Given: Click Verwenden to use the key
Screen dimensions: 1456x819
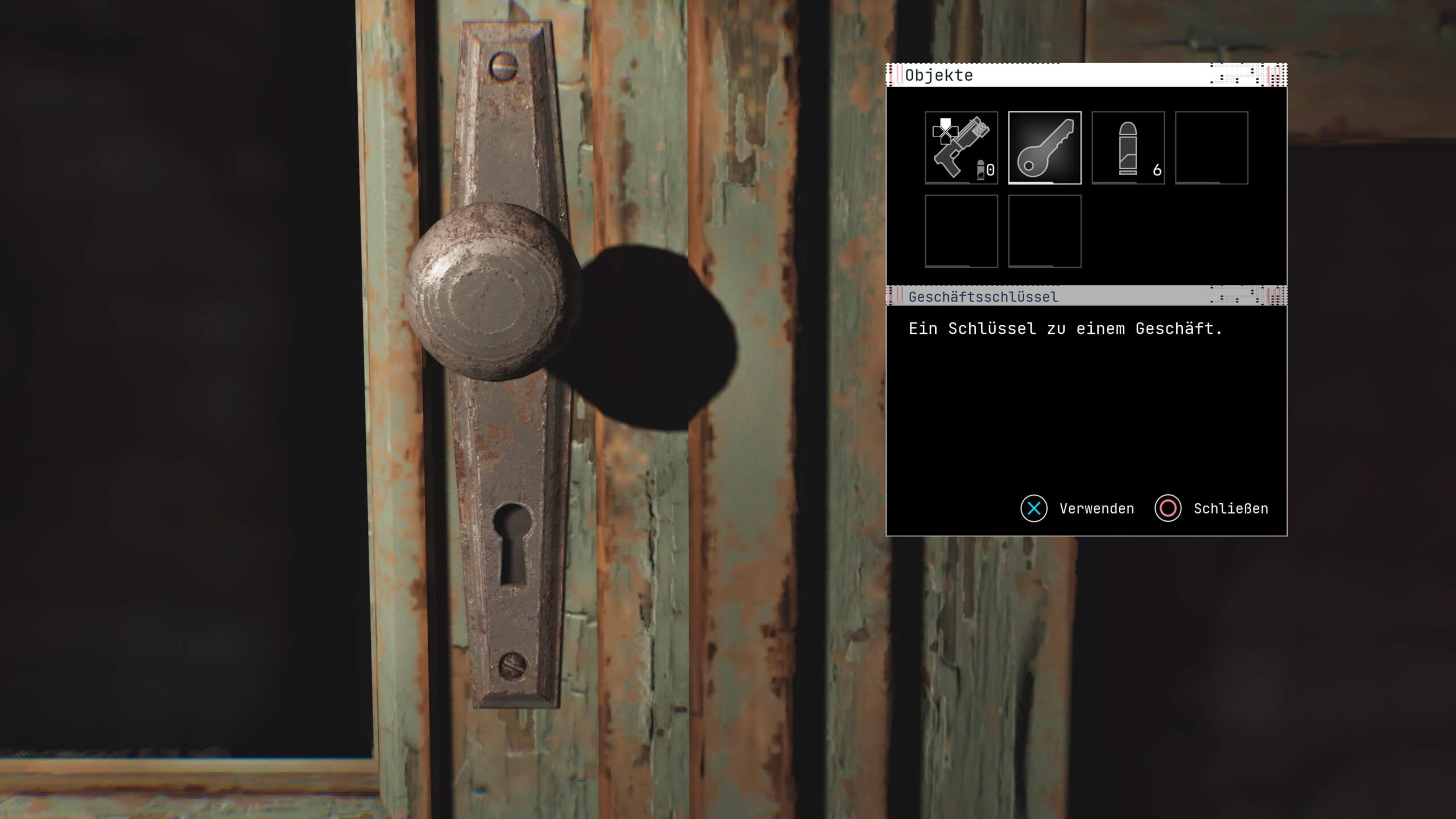Looking at the screenshot, I should (1078, 508).
